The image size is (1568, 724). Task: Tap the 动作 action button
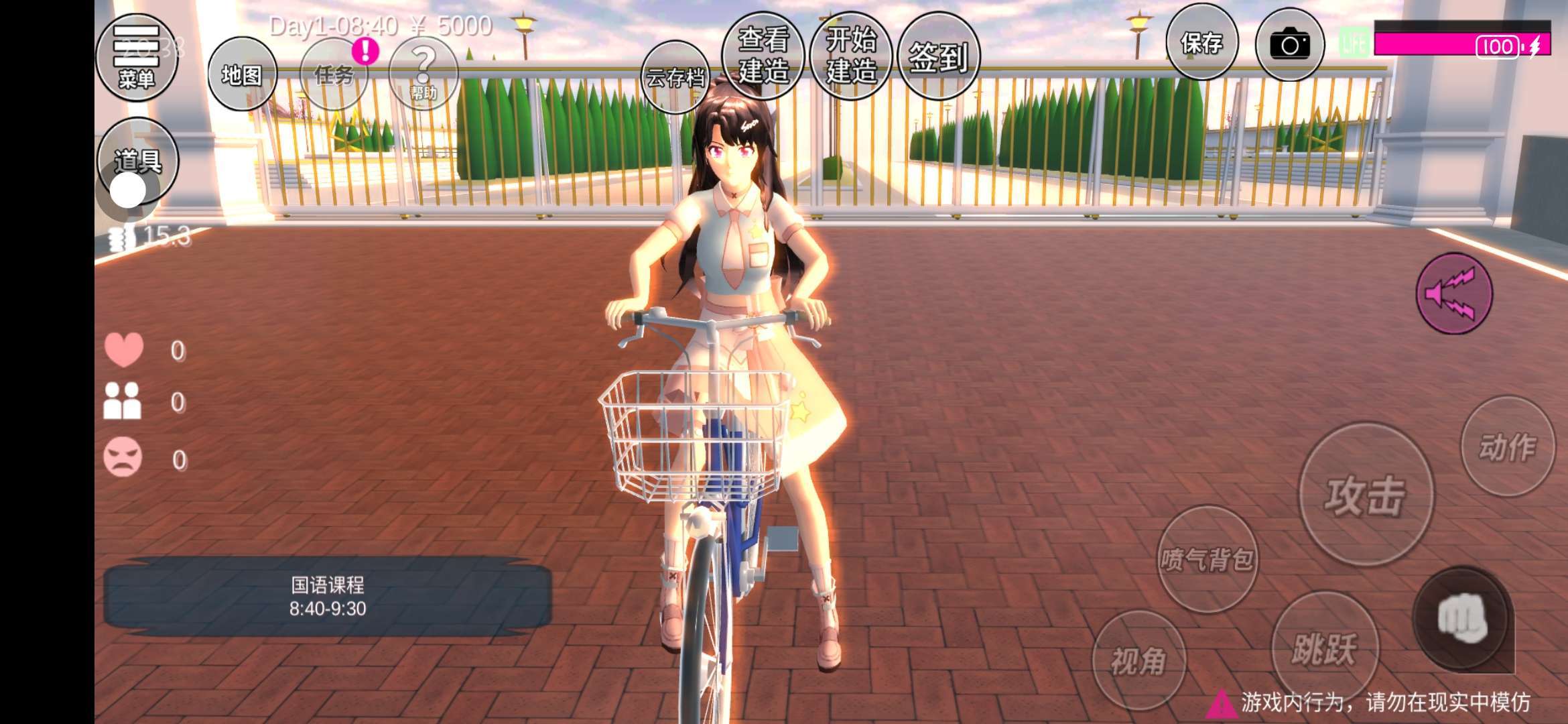pos(1508,446)
